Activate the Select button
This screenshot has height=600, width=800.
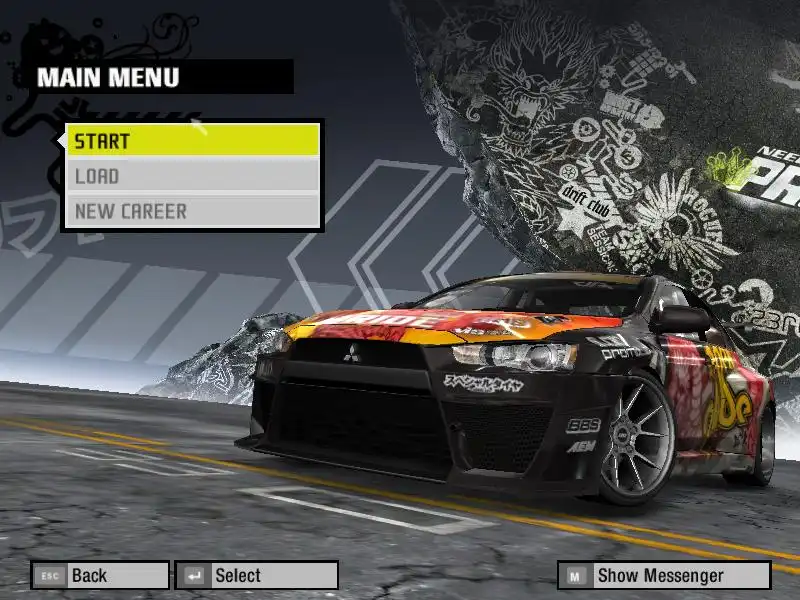tap(256, 575)
